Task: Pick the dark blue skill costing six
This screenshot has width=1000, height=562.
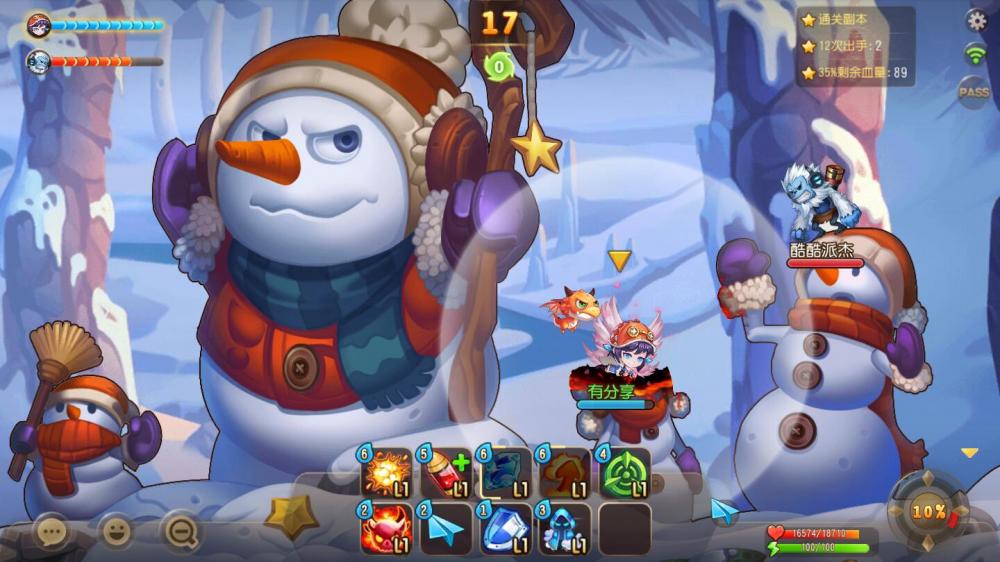Action: (506, 474)
